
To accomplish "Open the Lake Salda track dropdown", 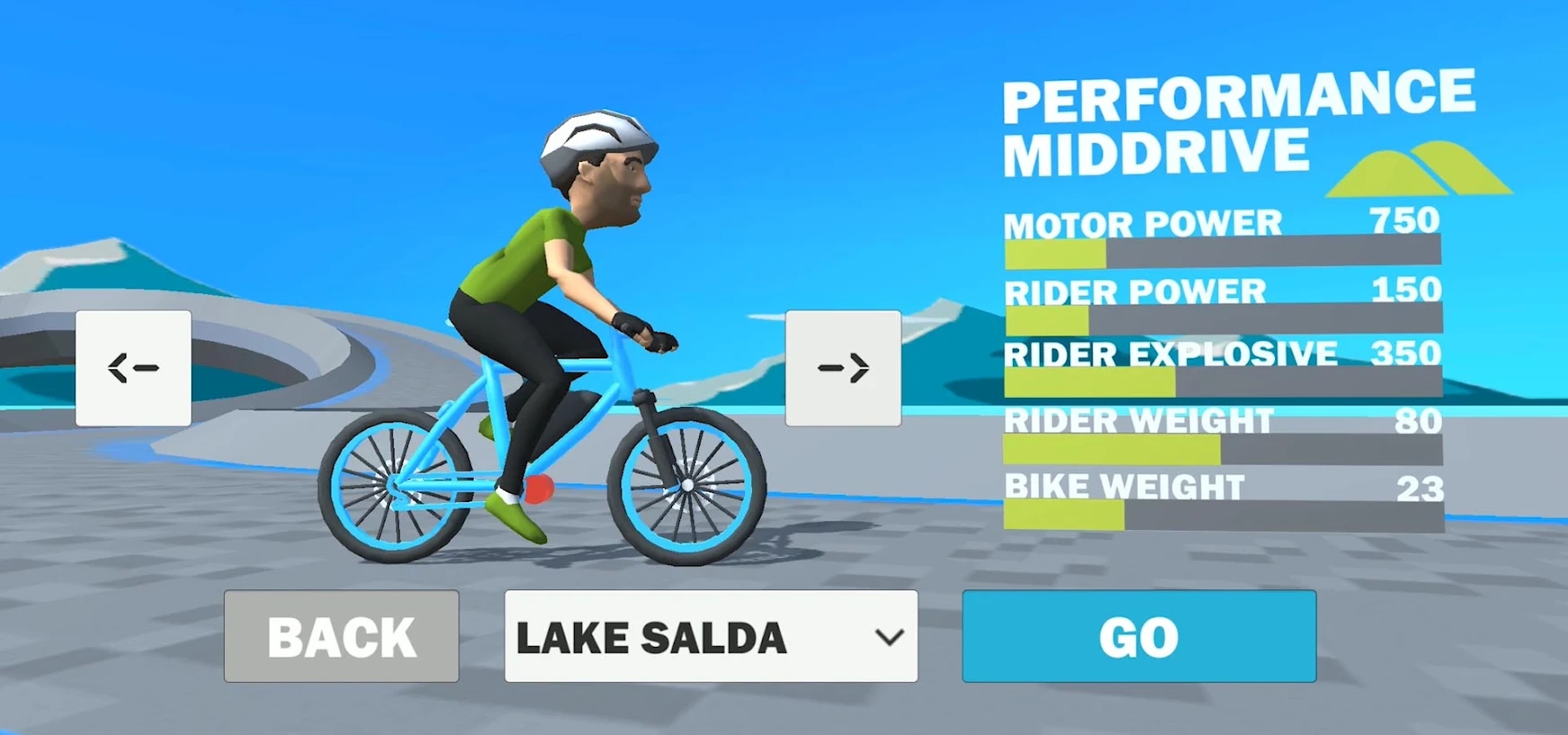I will tap(711, 636).
